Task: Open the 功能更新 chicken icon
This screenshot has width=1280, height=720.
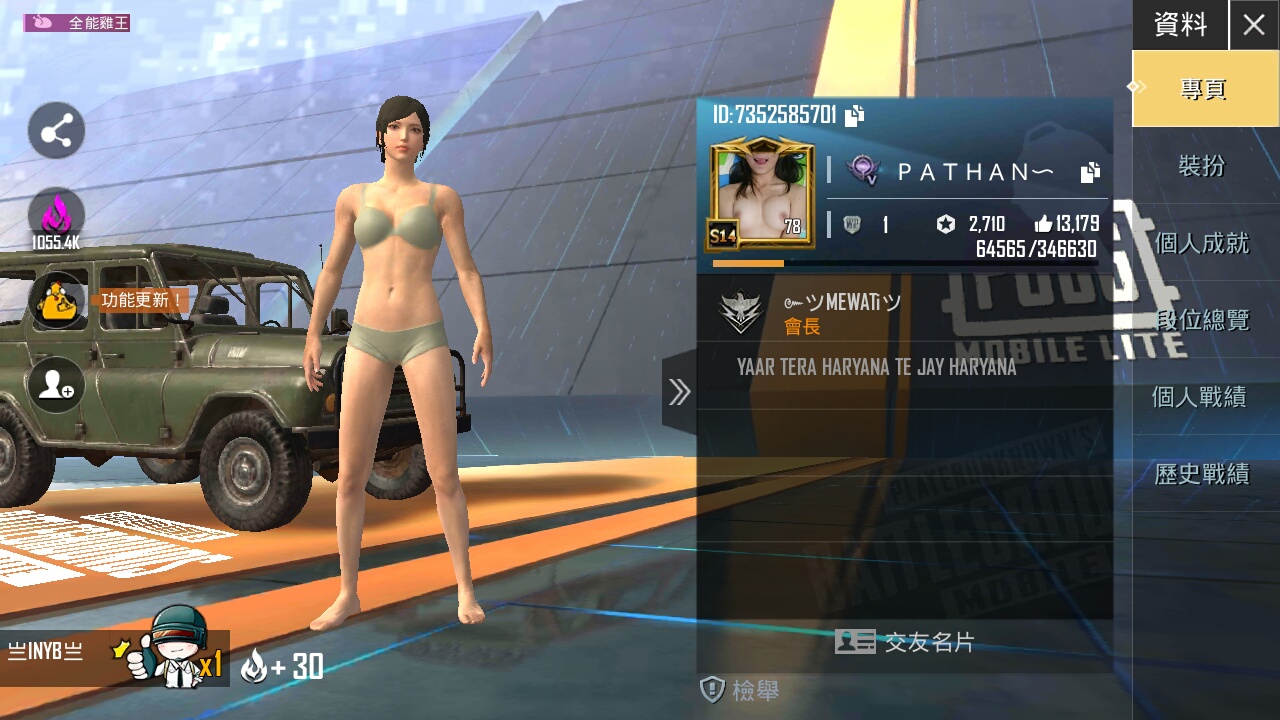Action: (57, 300)
